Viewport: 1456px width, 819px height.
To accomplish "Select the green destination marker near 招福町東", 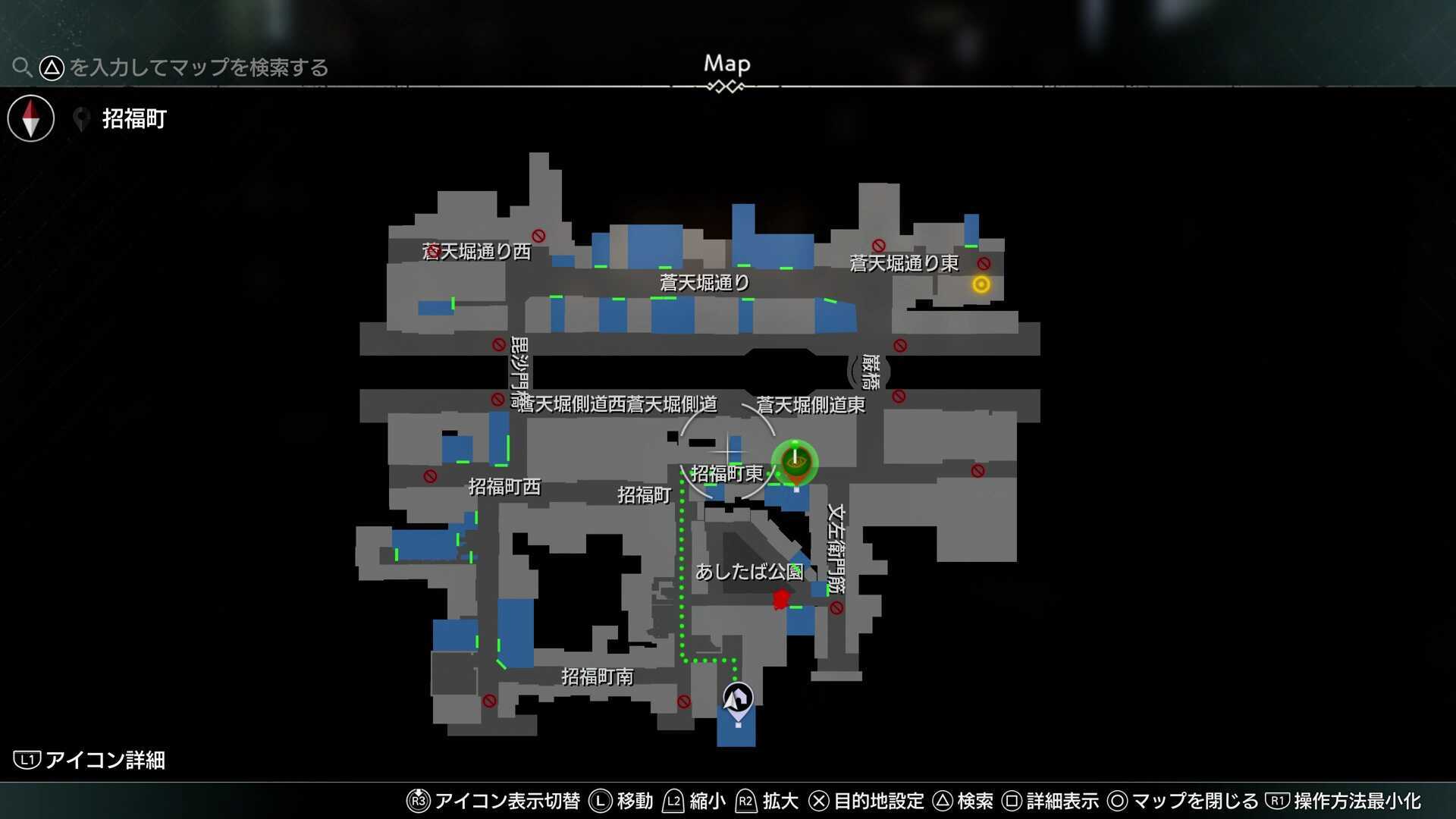I will click(793, 463).
